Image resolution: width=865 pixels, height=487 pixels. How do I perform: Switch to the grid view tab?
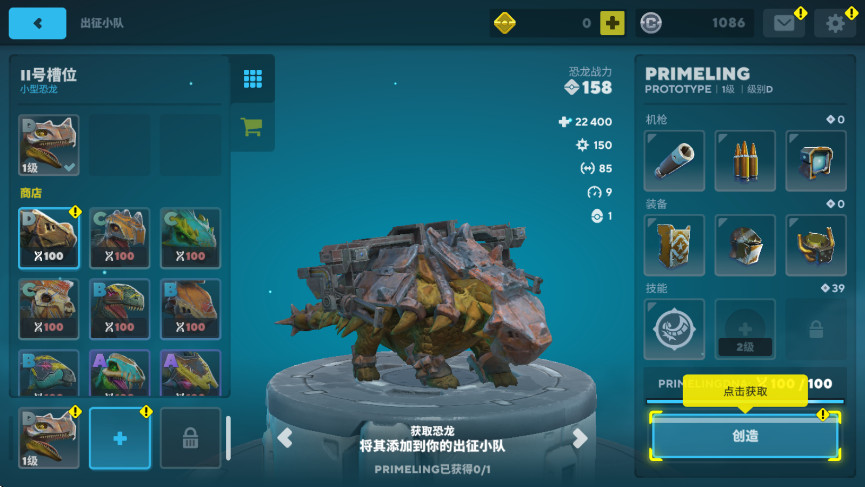252,79
